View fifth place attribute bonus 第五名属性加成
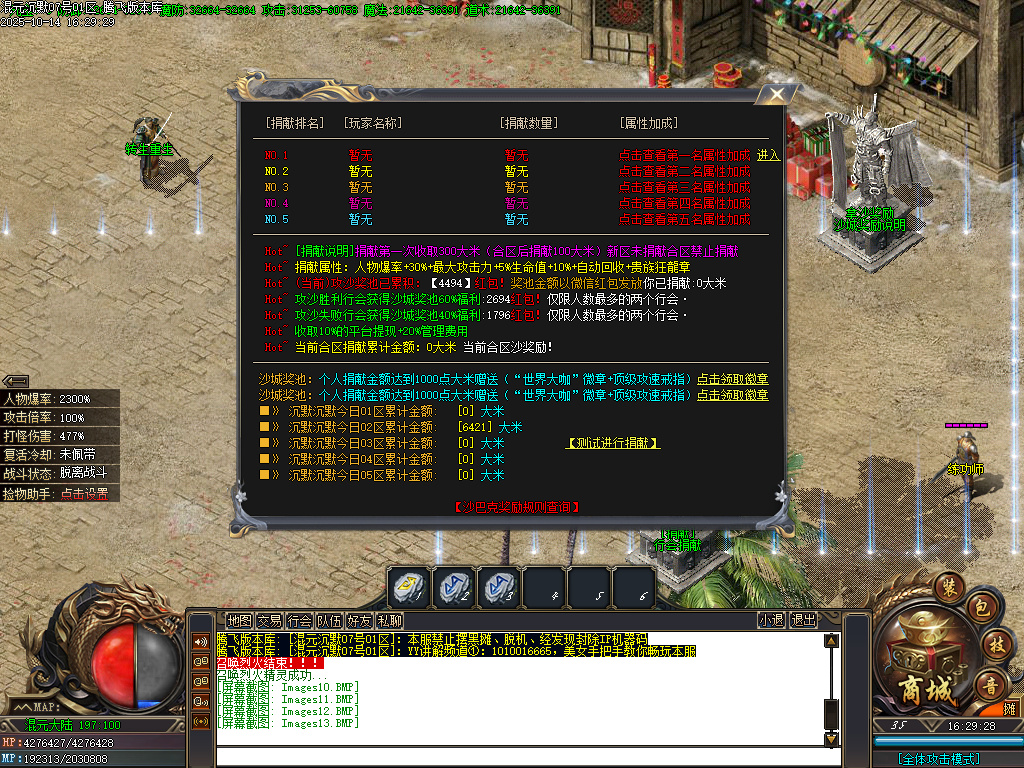Screen dimensions: 1024x768 (x=684, y=219)
